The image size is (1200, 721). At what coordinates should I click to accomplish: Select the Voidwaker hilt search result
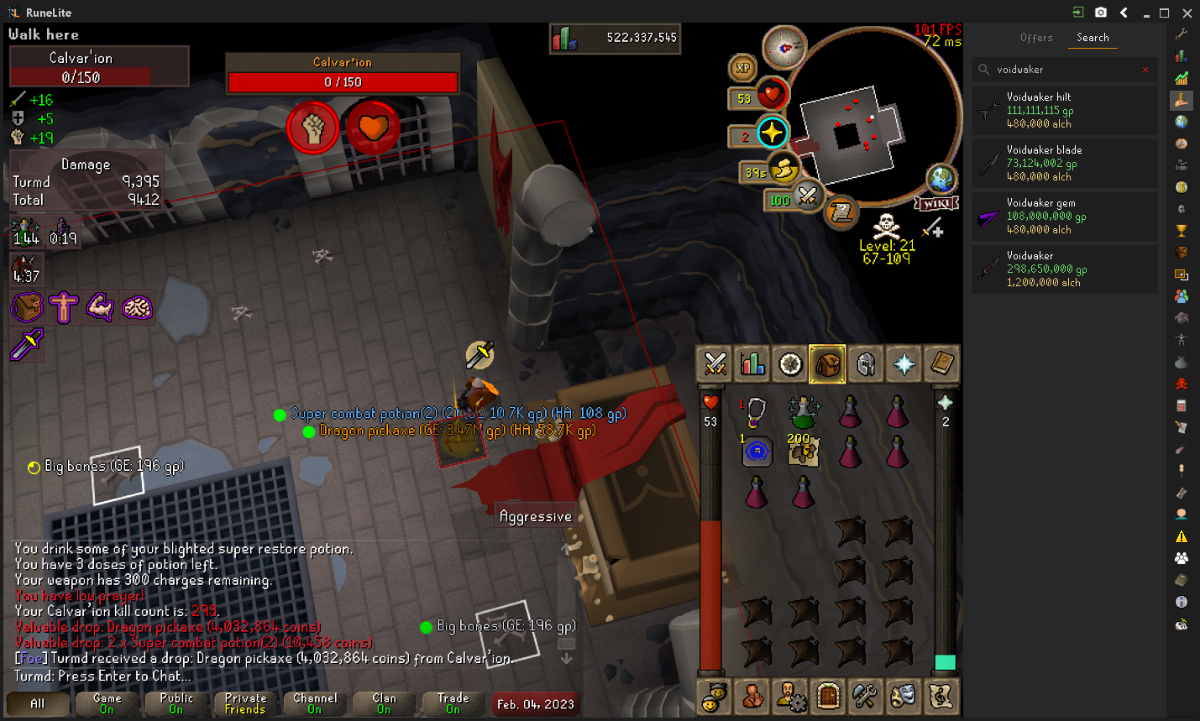pos(1065,110)
